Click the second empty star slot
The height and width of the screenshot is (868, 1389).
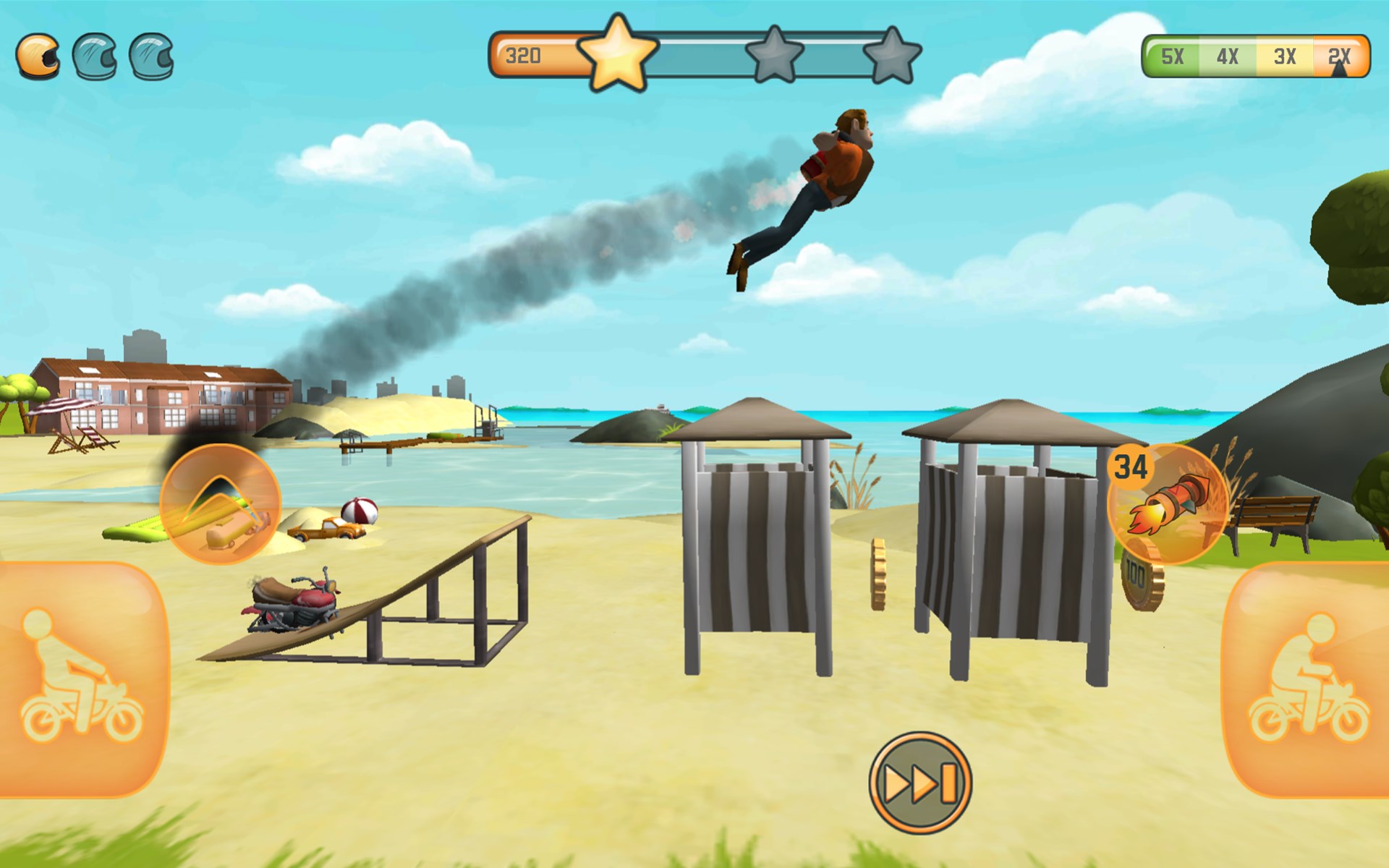tap(776, 54)
